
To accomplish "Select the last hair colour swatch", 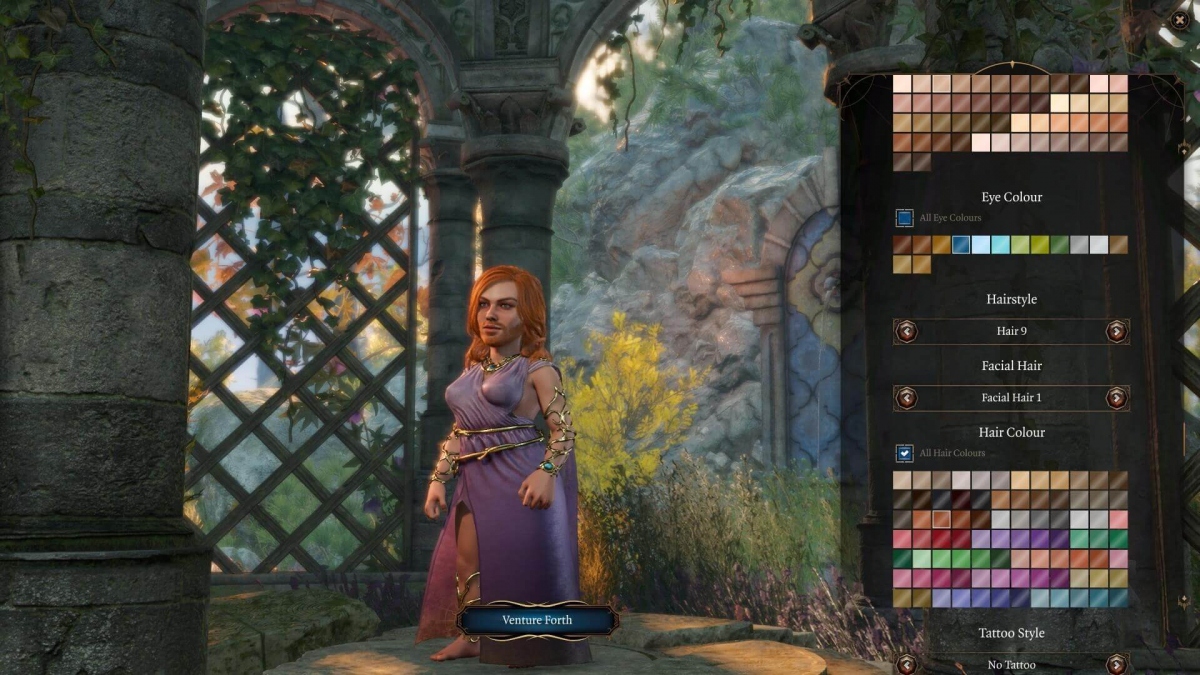I will tap(1118, 598).
